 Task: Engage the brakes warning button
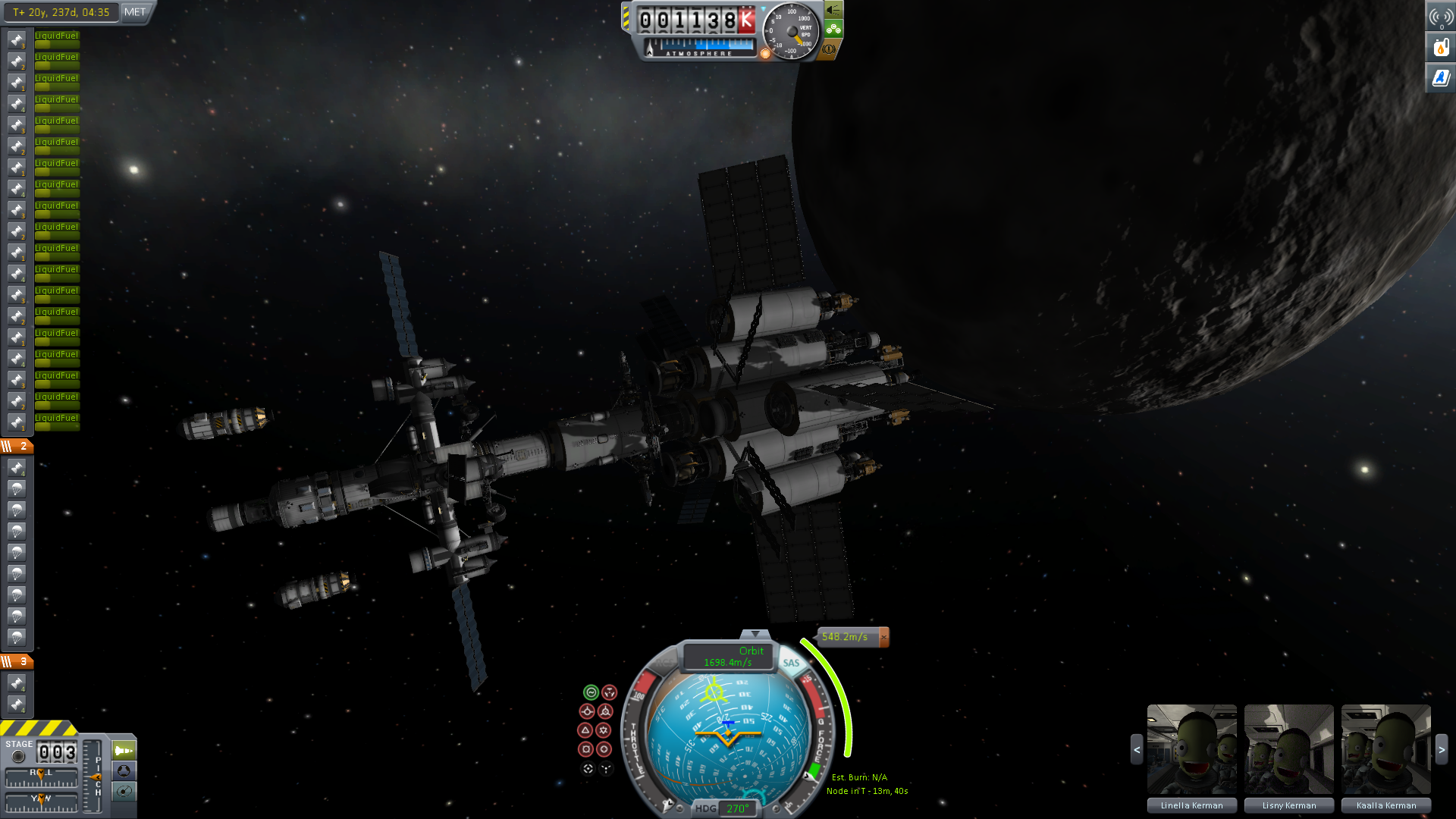pyautogui.click(x=829, y=49)
